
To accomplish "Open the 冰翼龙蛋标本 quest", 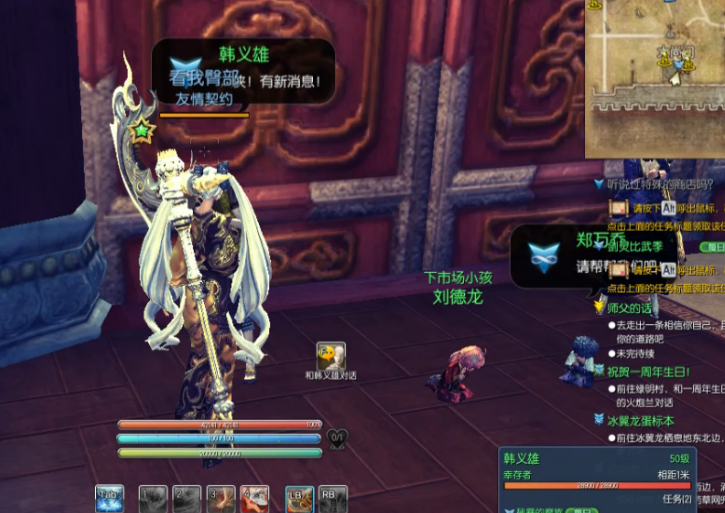I will click(x=640, y=421).
